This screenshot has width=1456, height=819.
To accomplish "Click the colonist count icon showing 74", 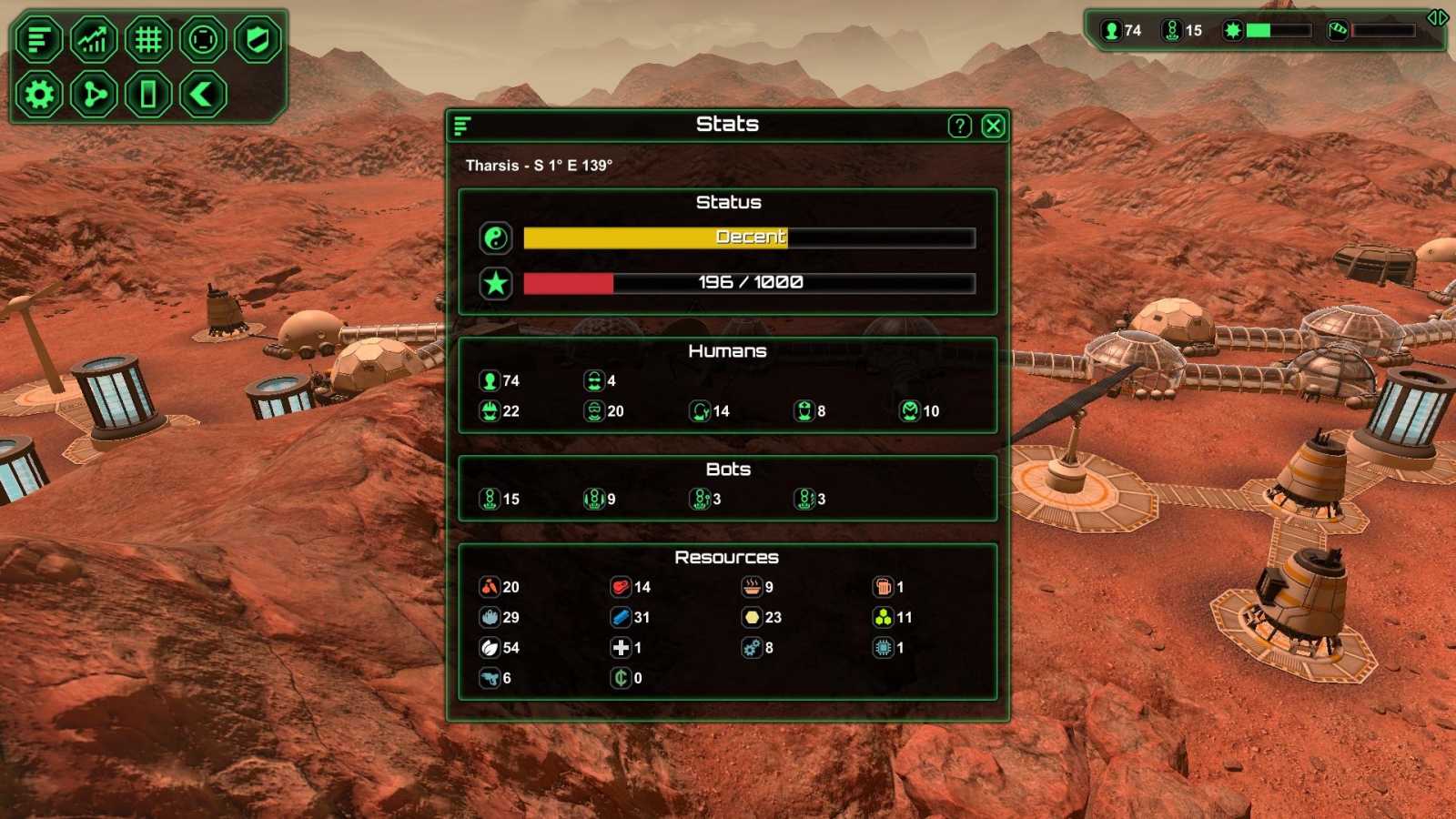I will (x=1111, y=30).
